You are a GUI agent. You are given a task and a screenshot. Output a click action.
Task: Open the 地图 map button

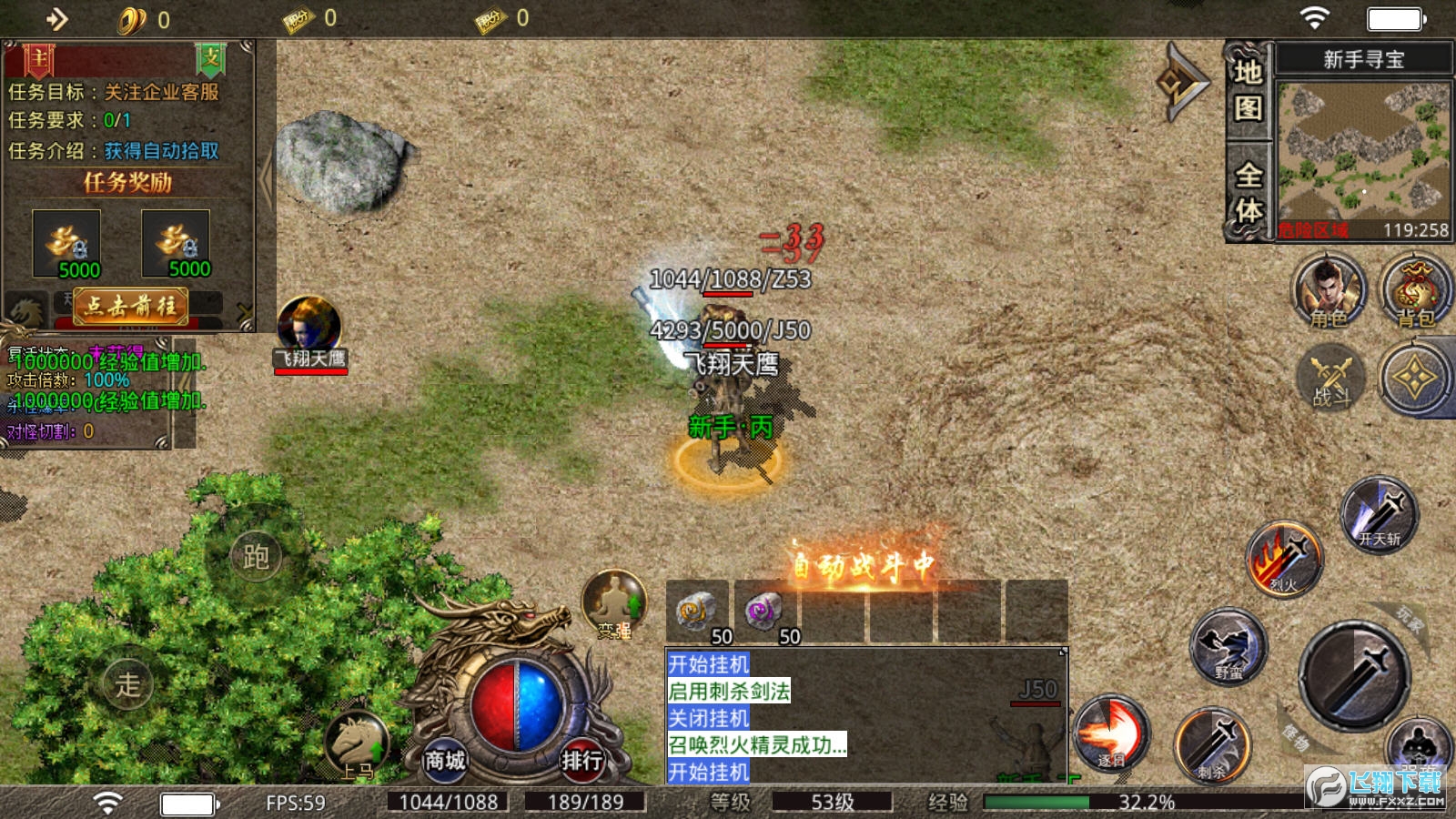pyautogui.click(x=1248, y=90)
